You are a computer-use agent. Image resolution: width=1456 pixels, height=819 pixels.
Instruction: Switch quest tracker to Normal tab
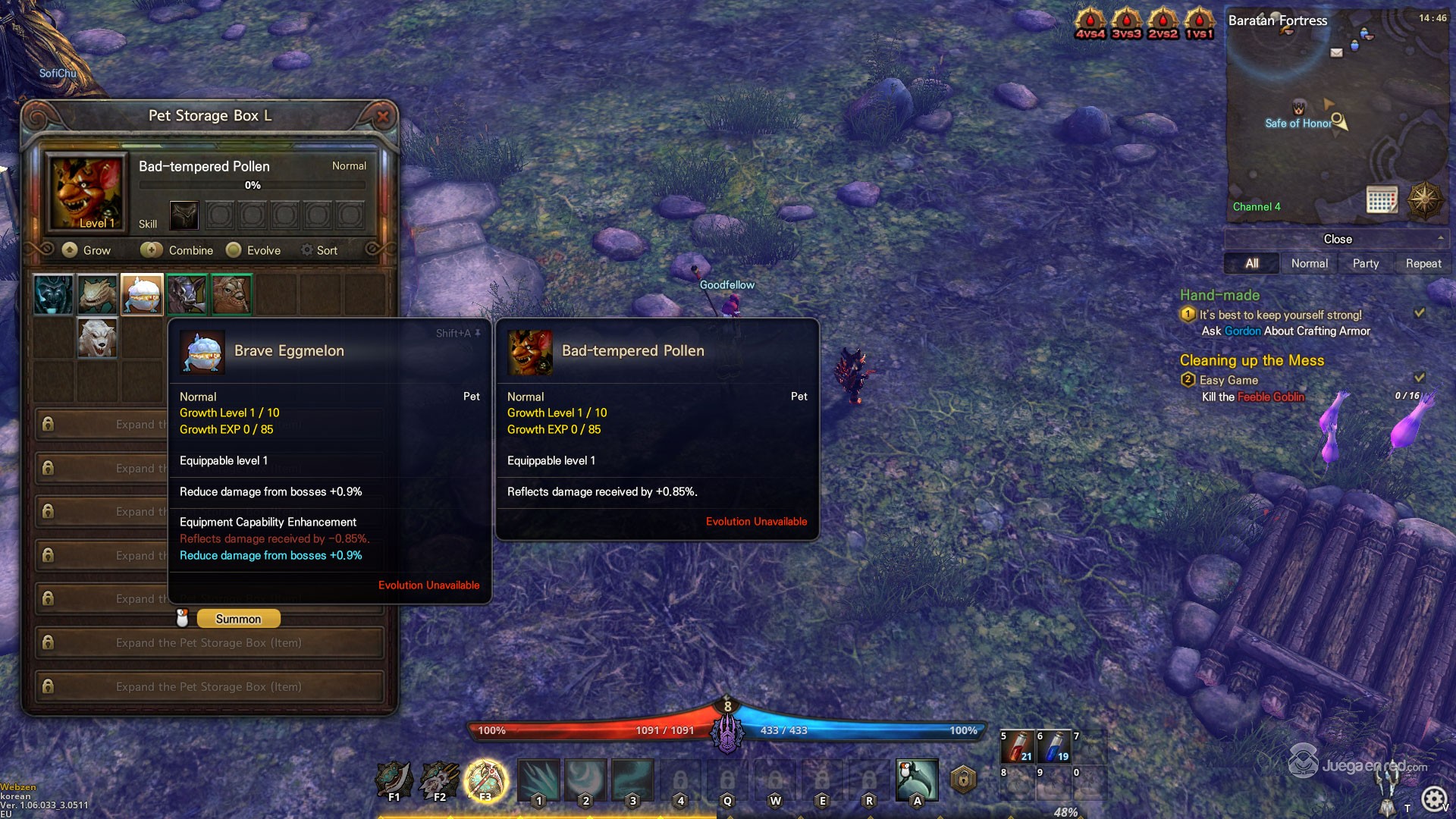(1309, 263)
